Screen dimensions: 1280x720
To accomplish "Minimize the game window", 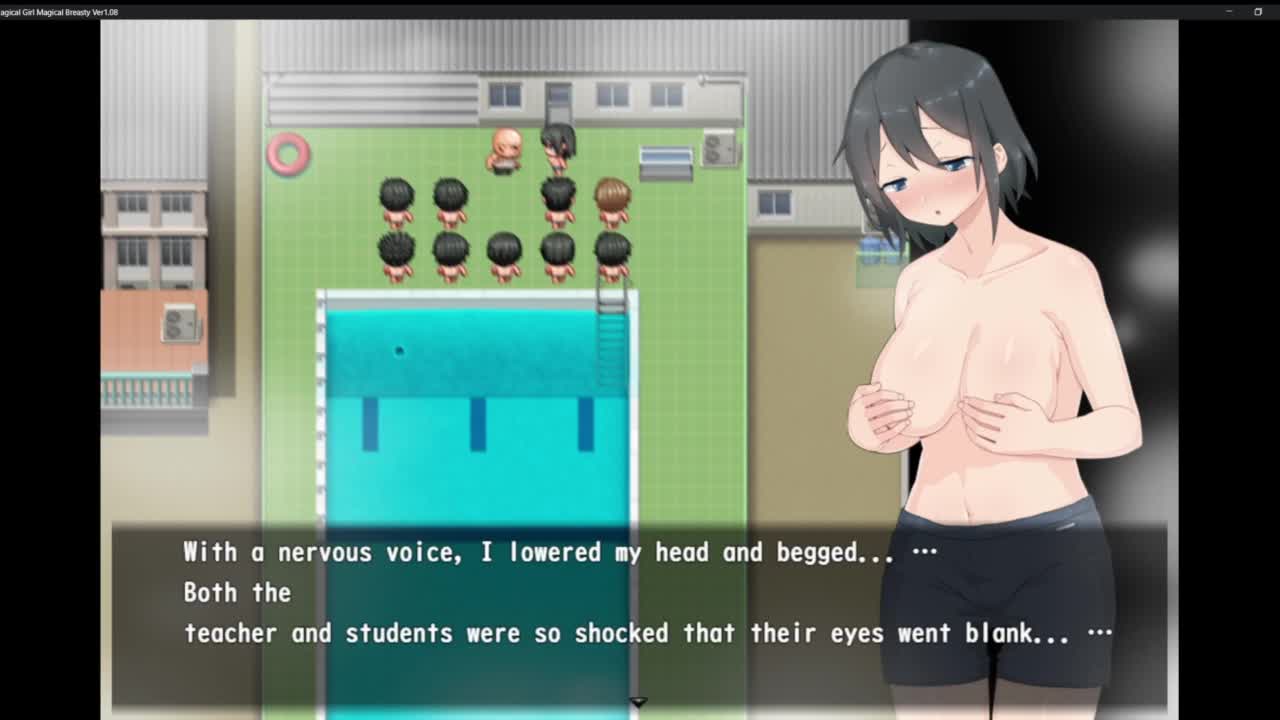I will [1229, 11].
